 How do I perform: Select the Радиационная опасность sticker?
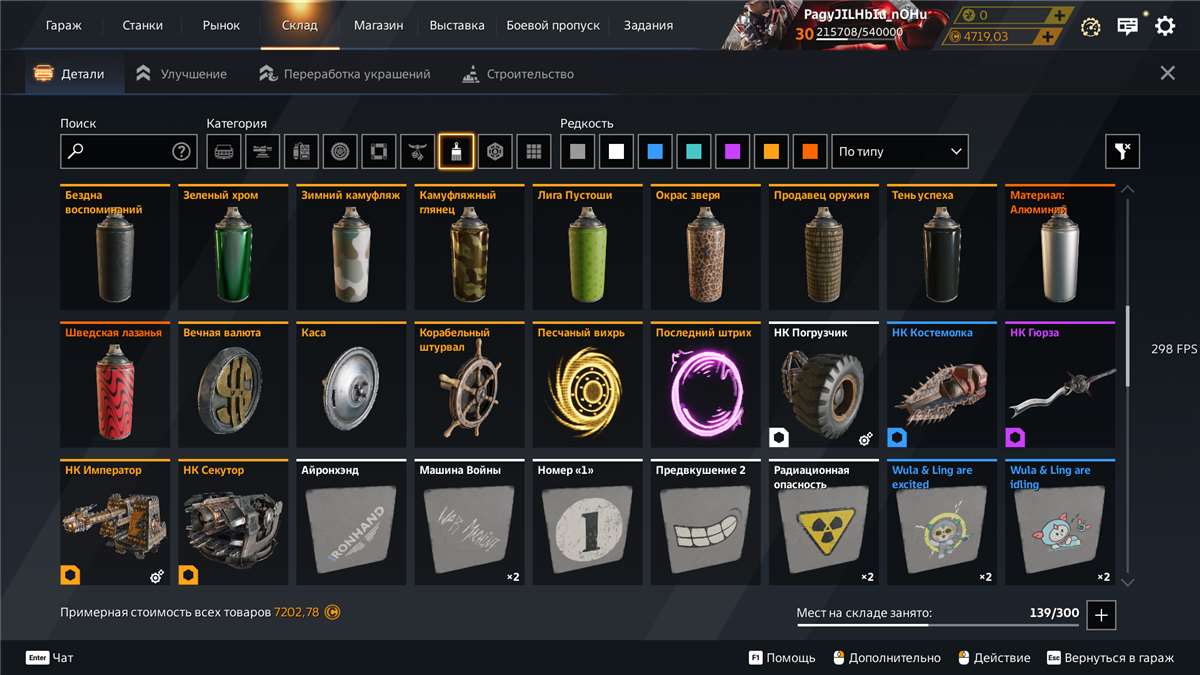pos(823,522)
